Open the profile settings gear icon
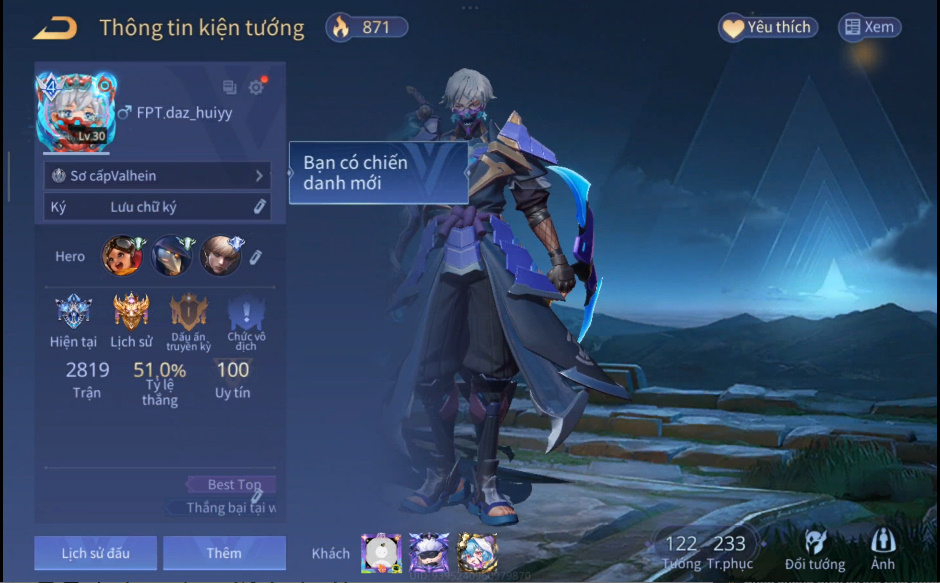Screen dimensions: 940x583 coord(257,87)
